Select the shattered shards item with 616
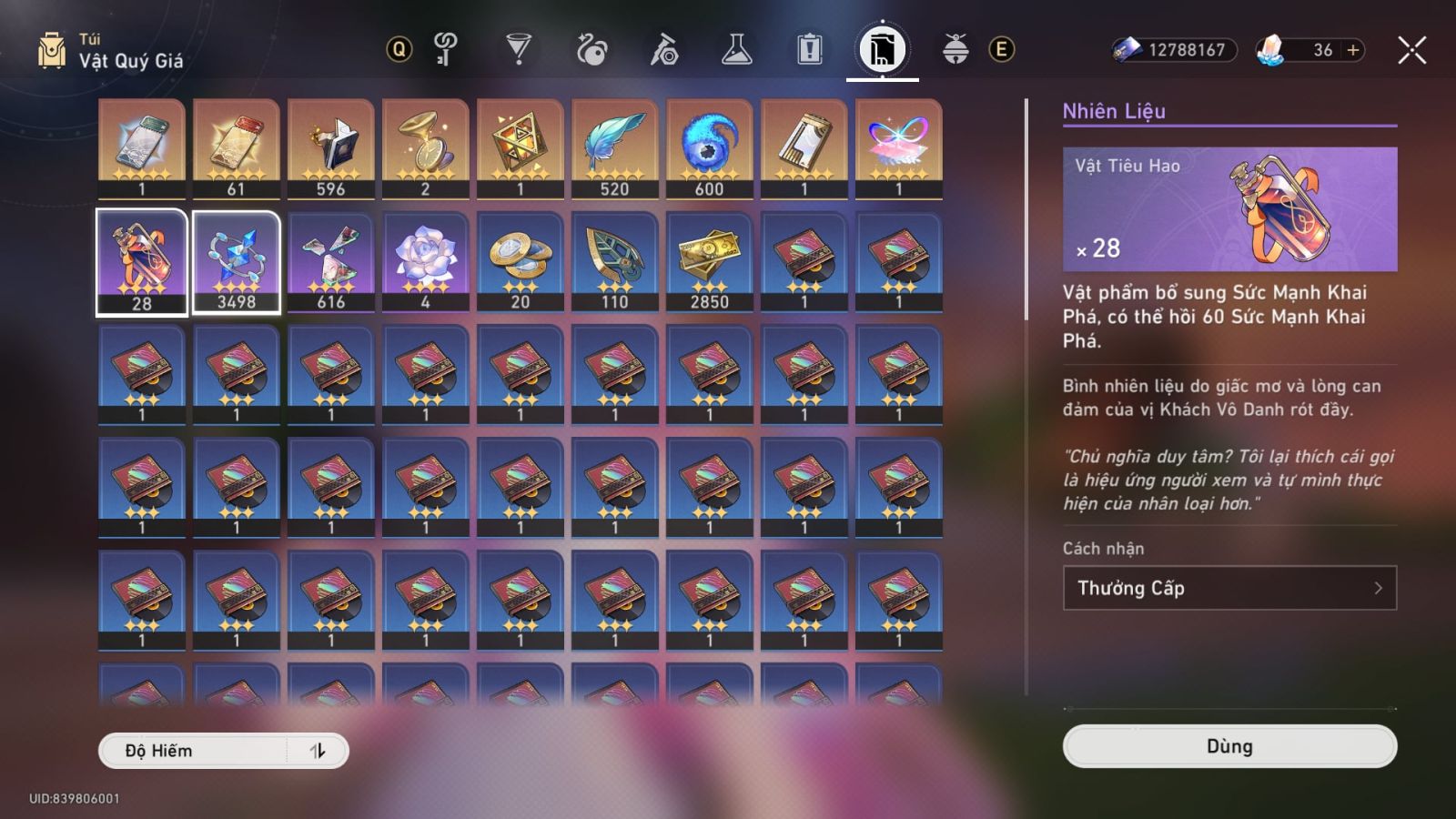The height and width of the screenshot is (819, 1456). [x=331, y=262]
